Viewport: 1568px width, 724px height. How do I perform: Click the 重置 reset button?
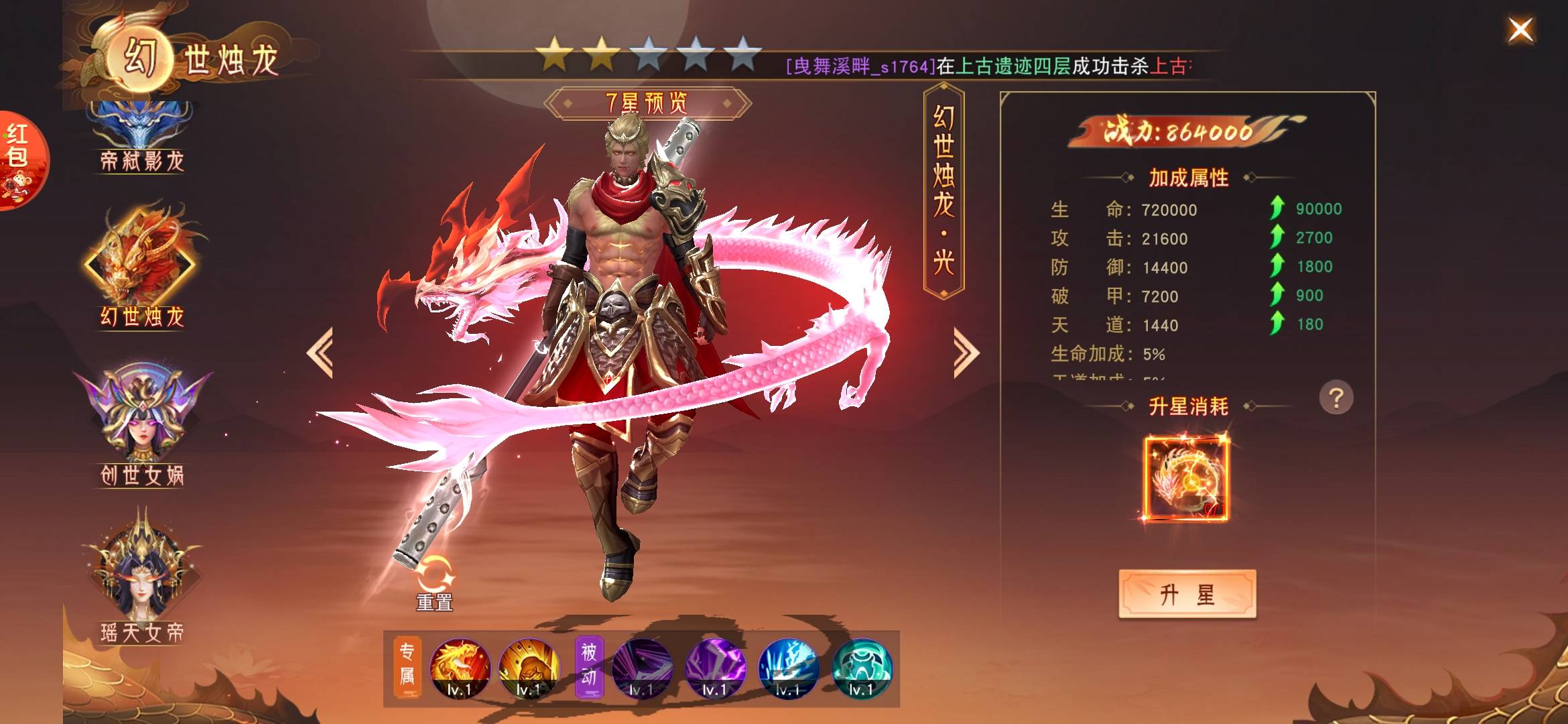coord(435,585)
